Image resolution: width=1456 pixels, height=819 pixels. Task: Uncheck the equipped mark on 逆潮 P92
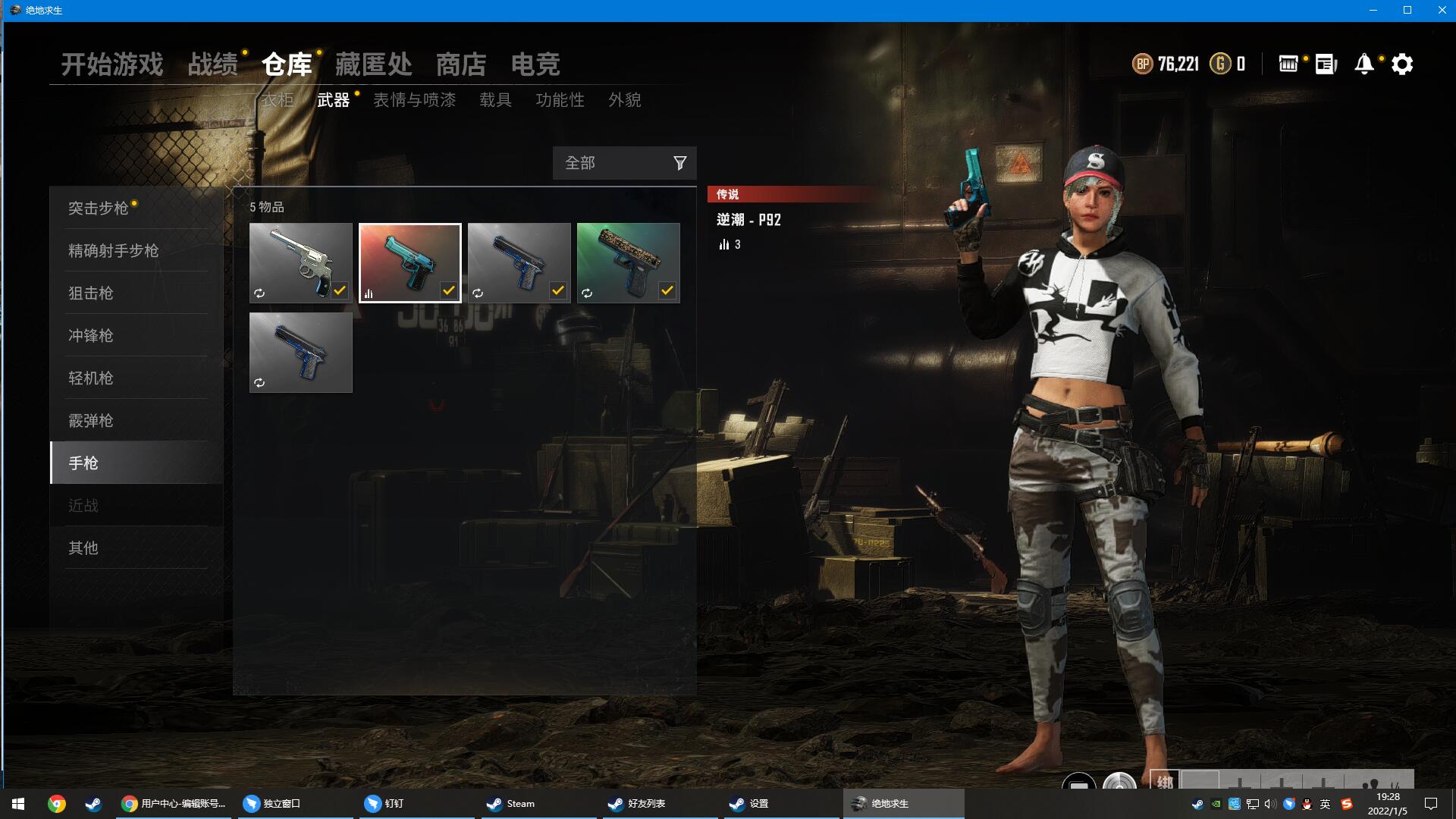pos(449,290)
